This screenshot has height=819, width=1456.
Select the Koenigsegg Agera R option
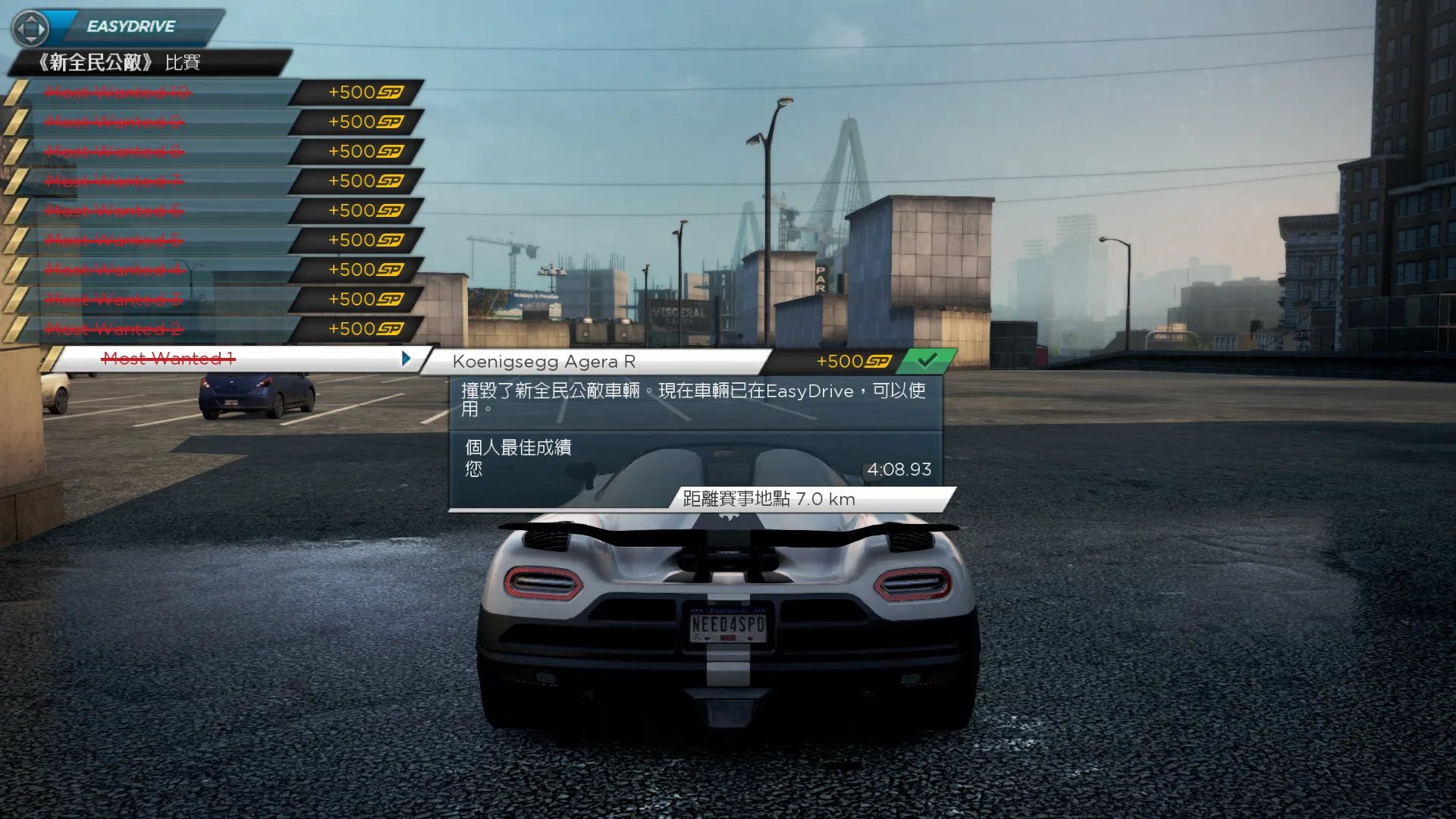pos(544,362)
